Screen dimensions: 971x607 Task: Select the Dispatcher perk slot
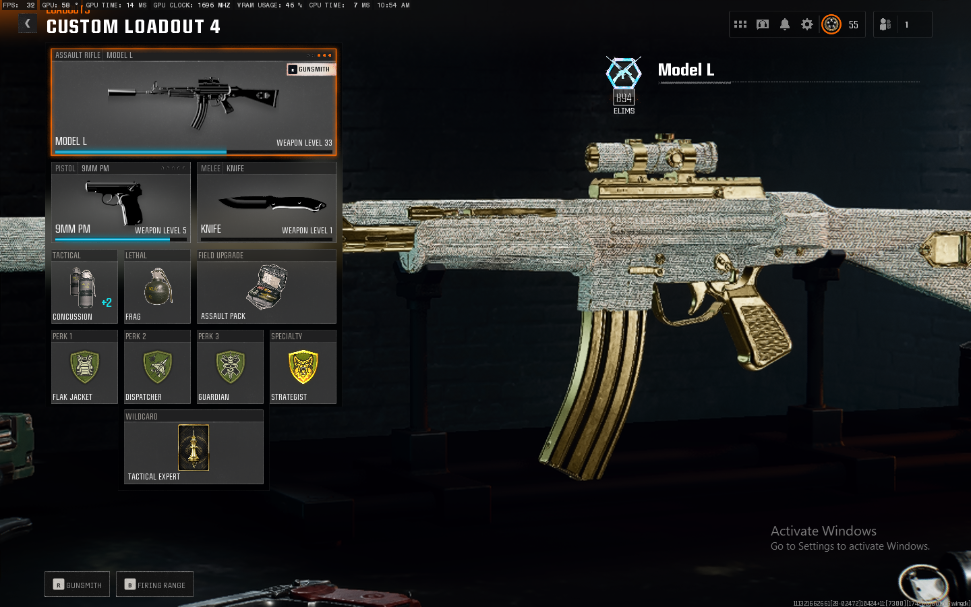tap(156, 367)
